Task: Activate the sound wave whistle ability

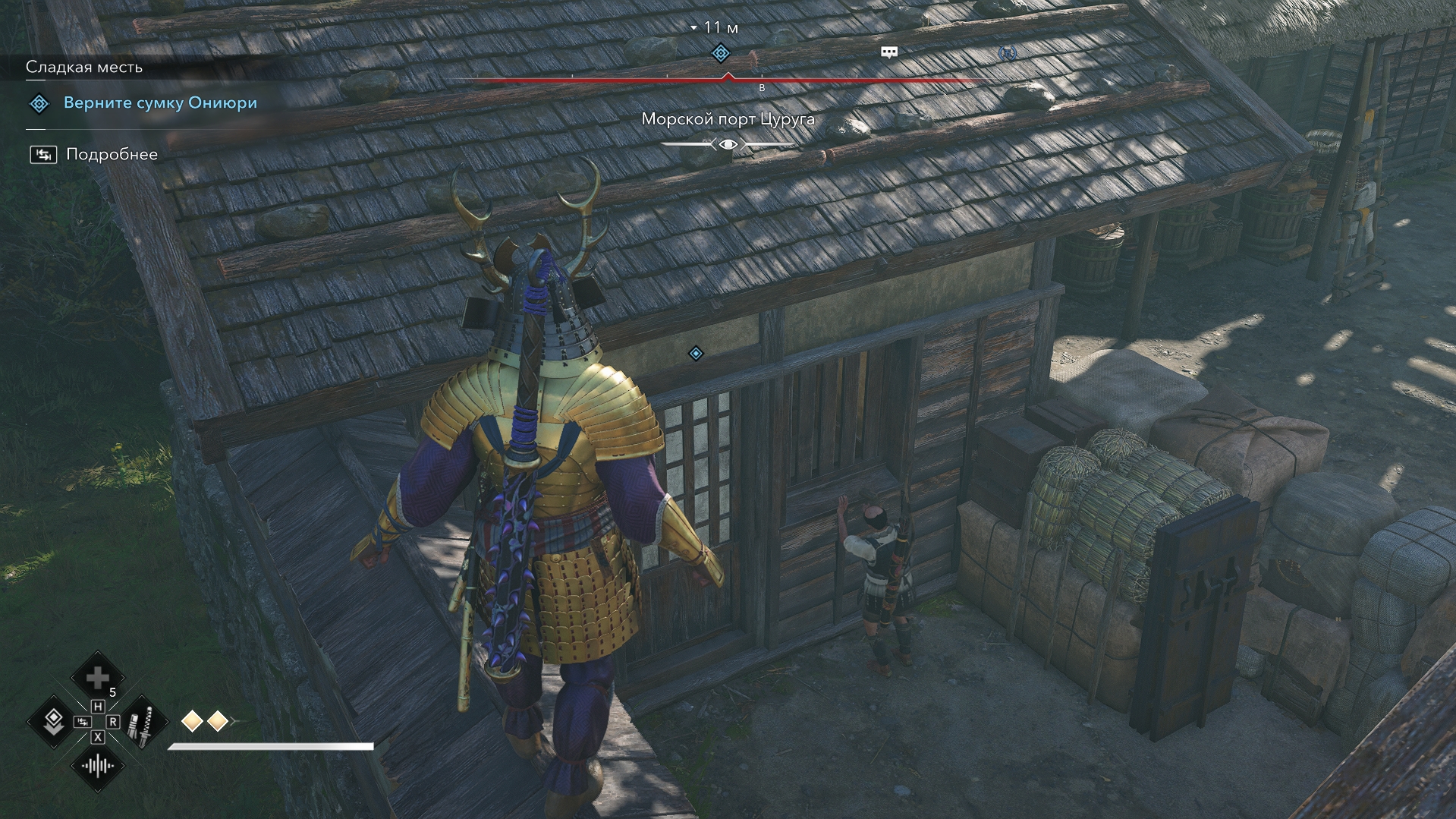Action: pyautogui.click(x=97, y=765)
